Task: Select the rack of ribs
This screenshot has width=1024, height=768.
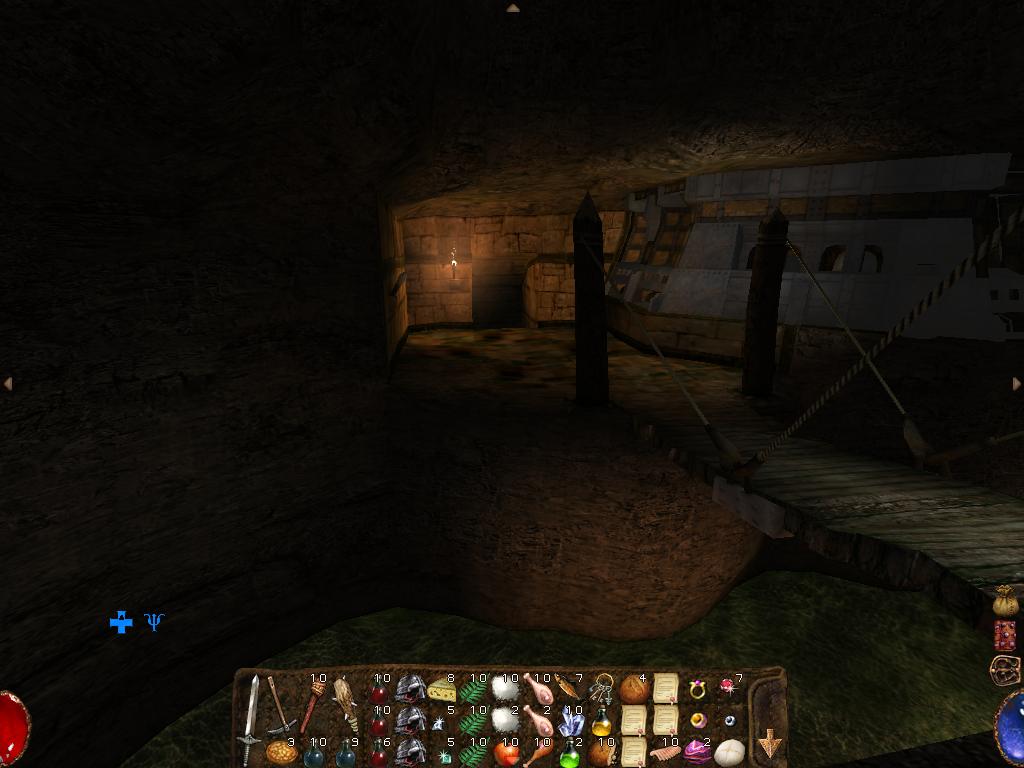Action: click(665, 752)
